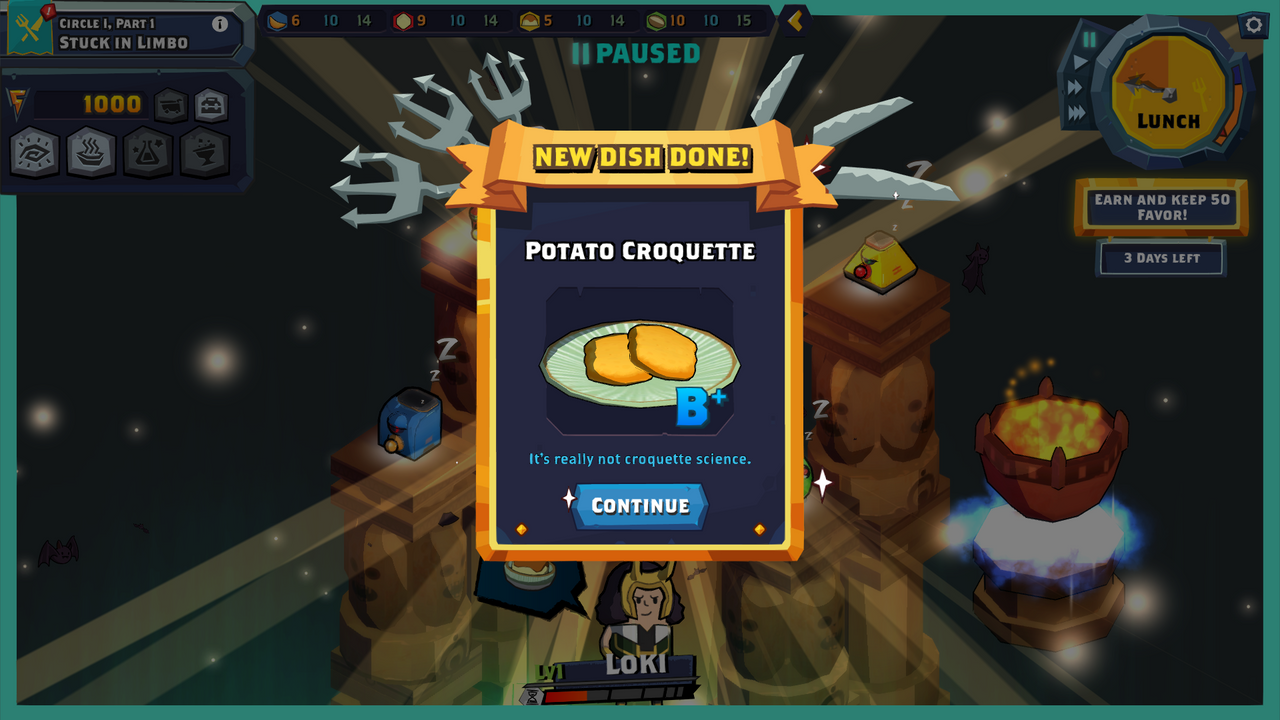The height and width of the screenshot is (720, 1280).
Task: Expand quest info via the i button
Action: pos(220,24)
